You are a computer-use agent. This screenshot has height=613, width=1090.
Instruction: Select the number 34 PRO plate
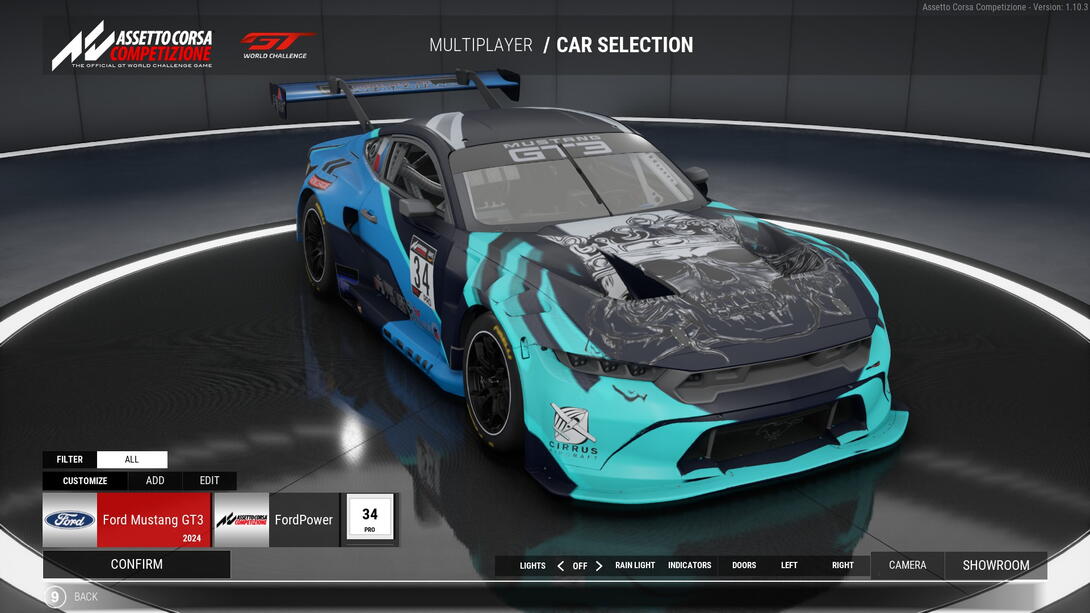369,520
